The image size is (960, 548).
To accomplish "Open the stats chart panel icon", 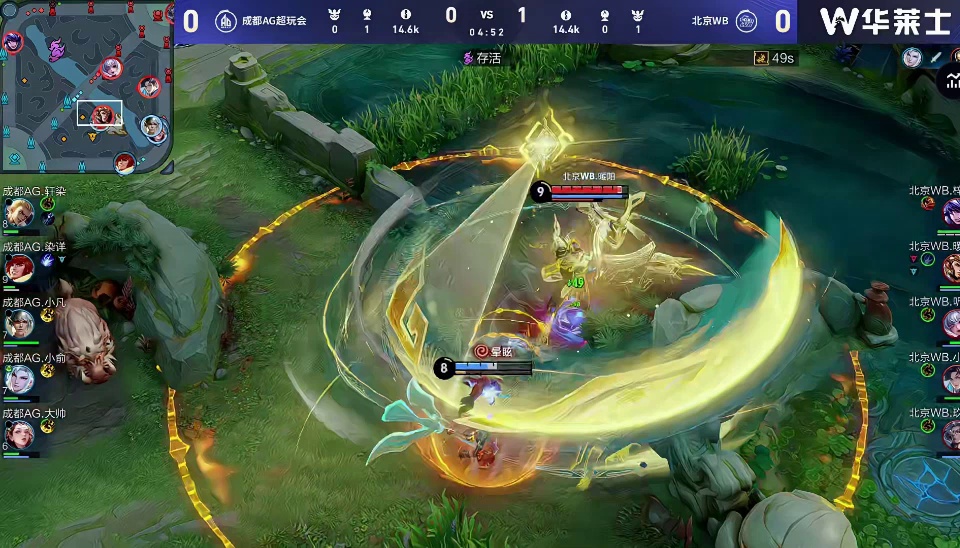I will coord(949,83).
